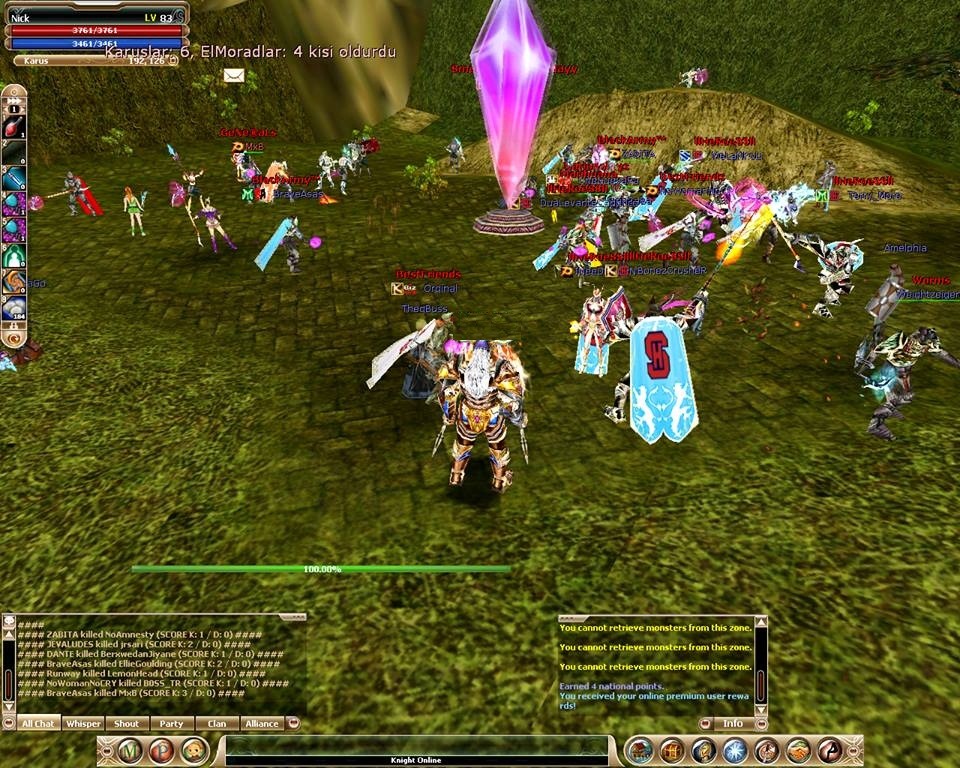Open the Alliance chat tab
The height and width of the screenshot is (768, 960).
point(261,723)
